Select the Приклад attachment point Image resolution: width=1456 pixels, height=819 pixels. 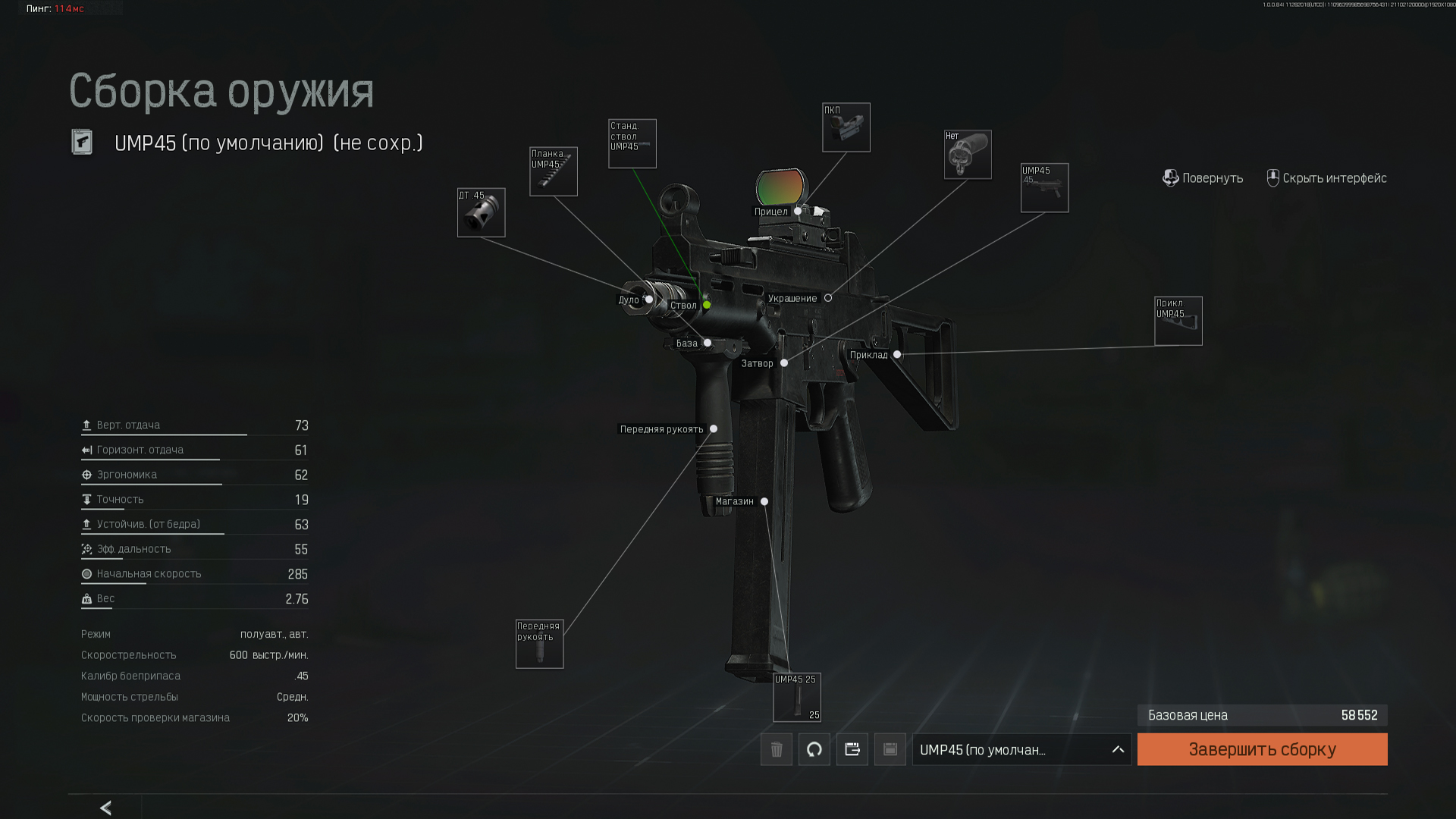coord(897,355)
